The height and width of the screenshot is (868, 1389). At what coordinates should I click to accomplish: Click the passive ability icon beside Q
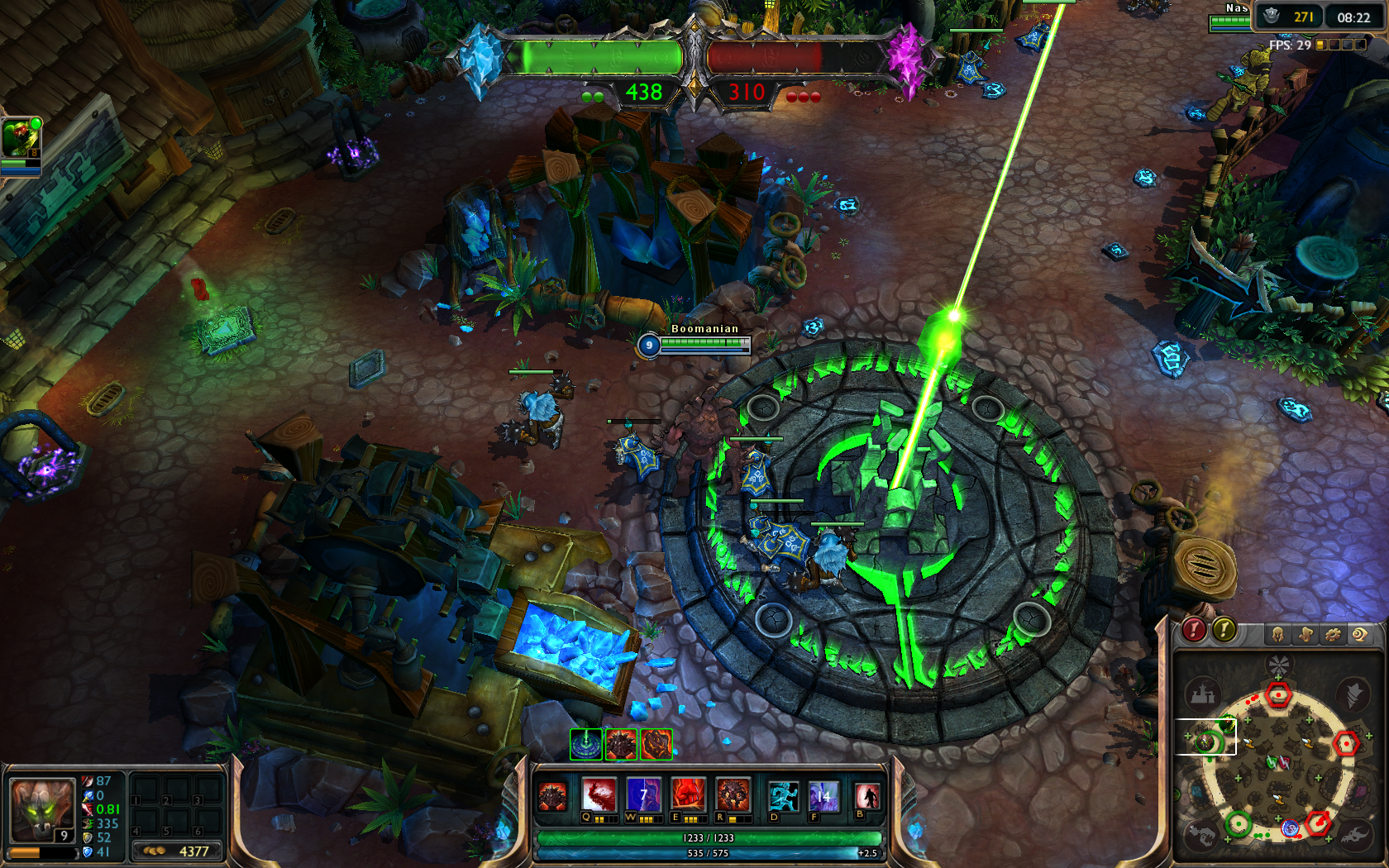(552, 797)
